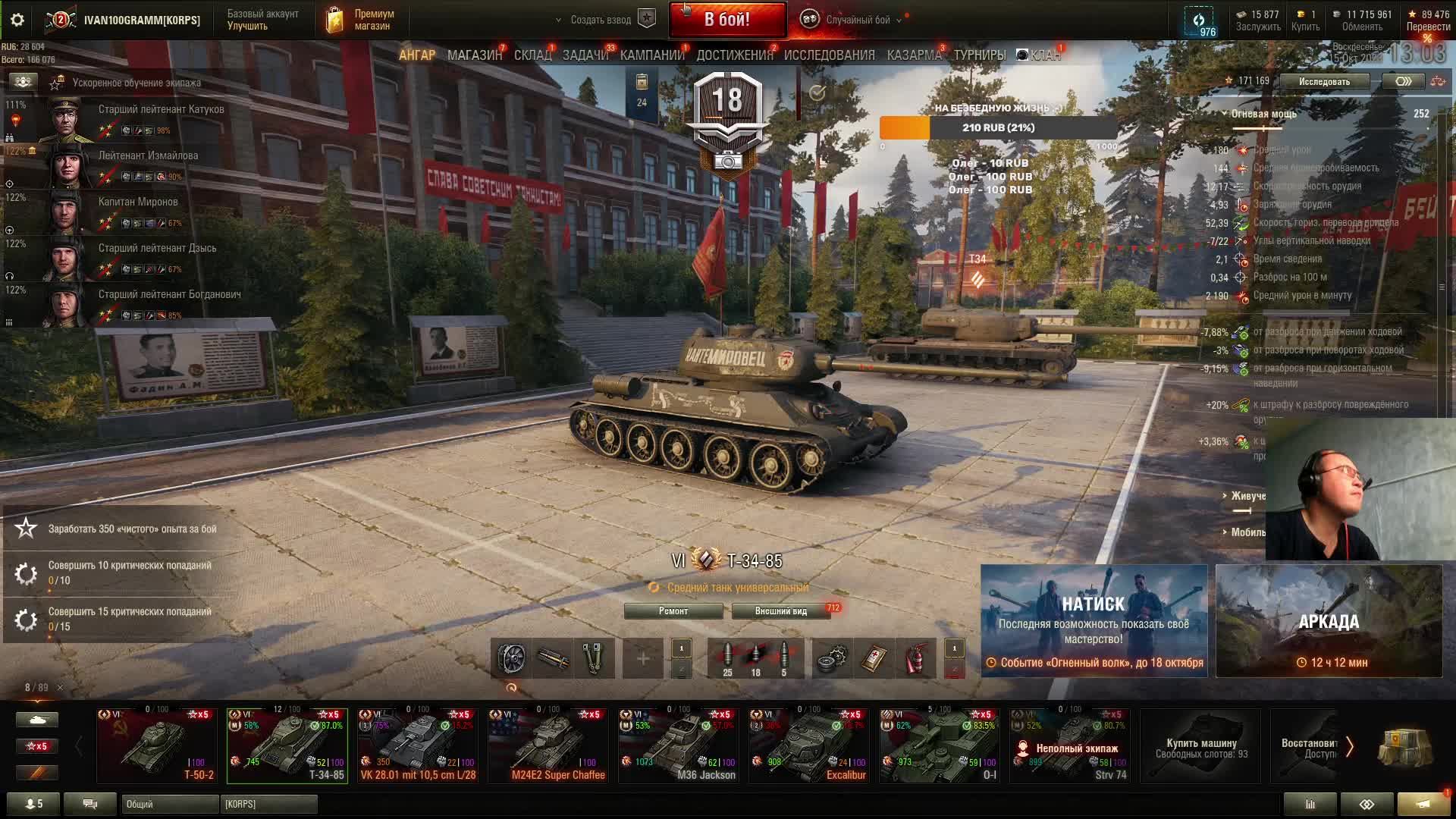Start battle with the red «В бой!» button
1456x819 pixels.
(x=726, y=20)
